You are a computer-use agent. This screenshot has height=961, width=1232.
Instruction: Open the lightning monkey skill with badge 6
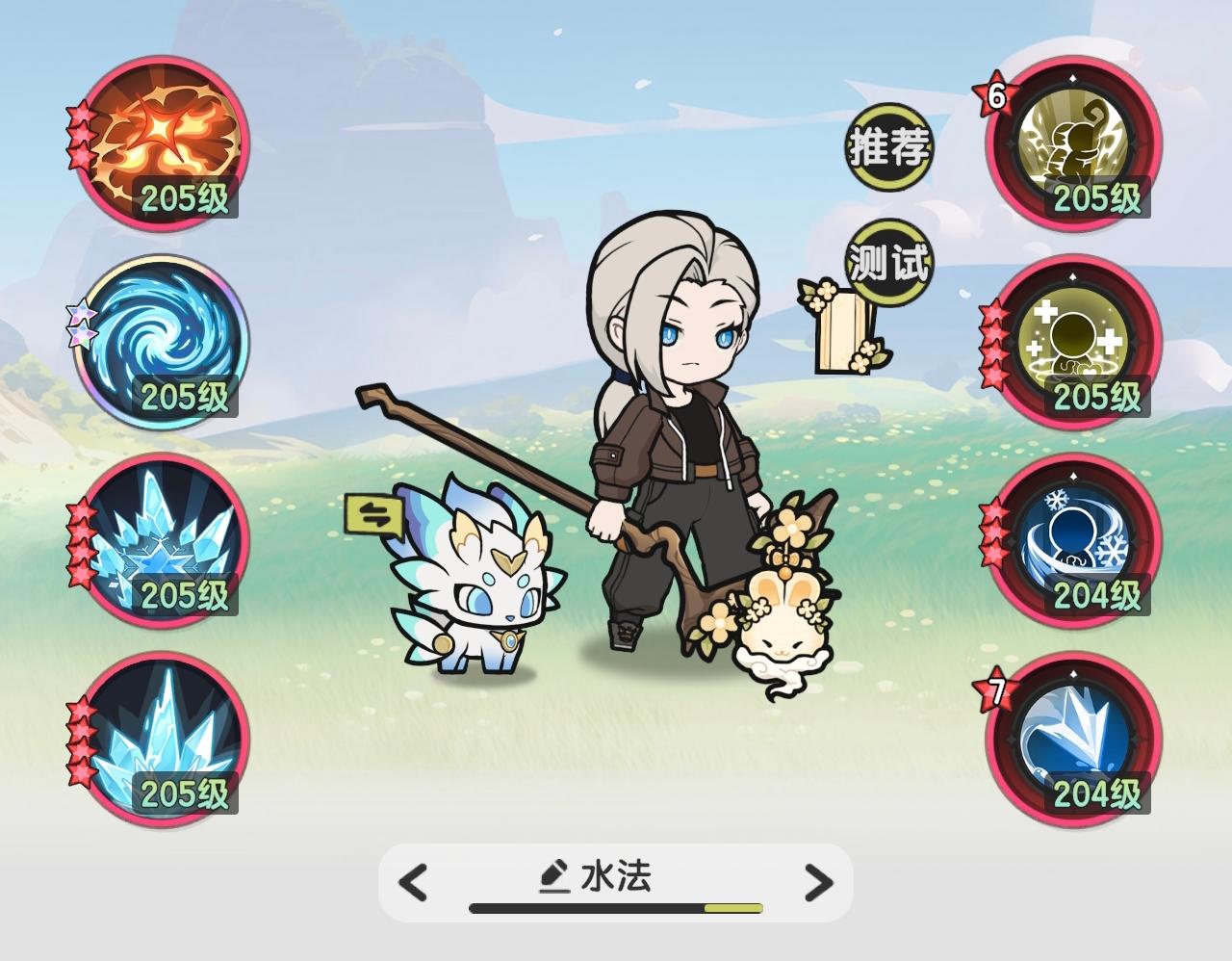pyautogui.click(x=1073, y=144)
